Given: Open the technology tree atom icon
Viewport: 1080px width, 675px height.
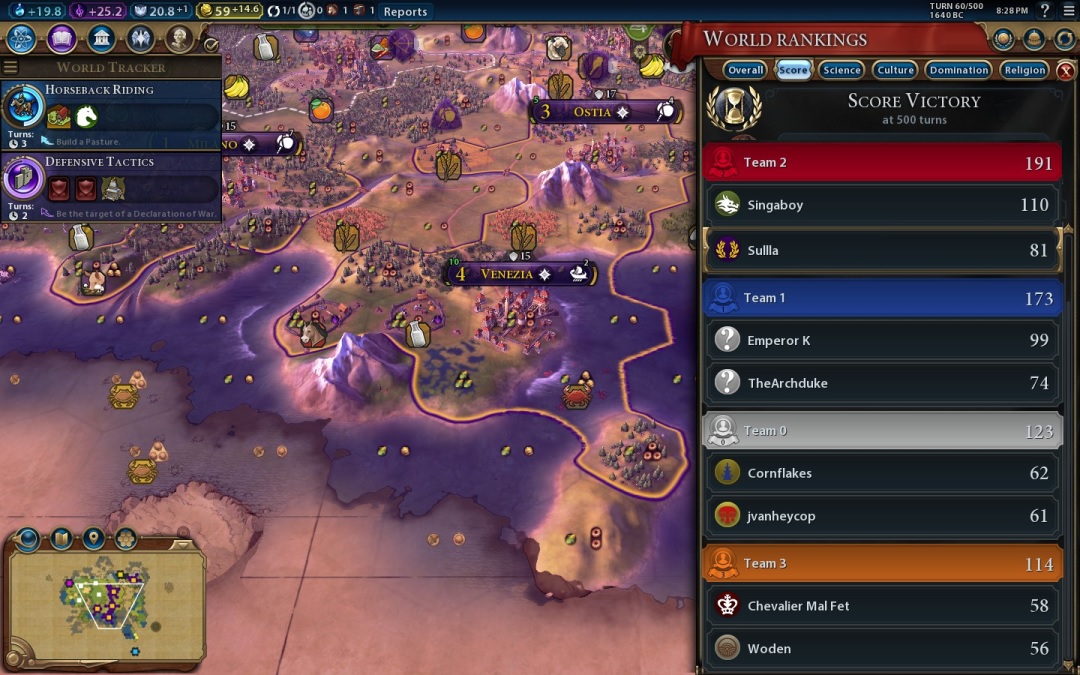Looking at the screenshot, I should (23, 39).
